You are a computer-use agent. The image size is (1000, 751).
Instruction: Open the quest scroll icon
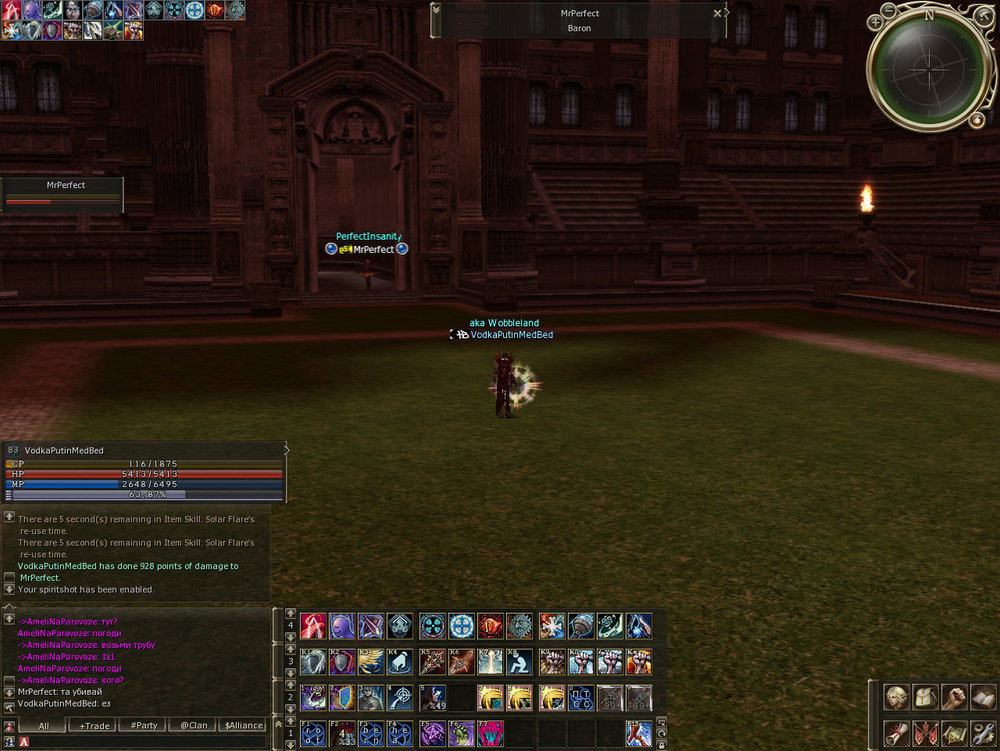coord(895,731)
